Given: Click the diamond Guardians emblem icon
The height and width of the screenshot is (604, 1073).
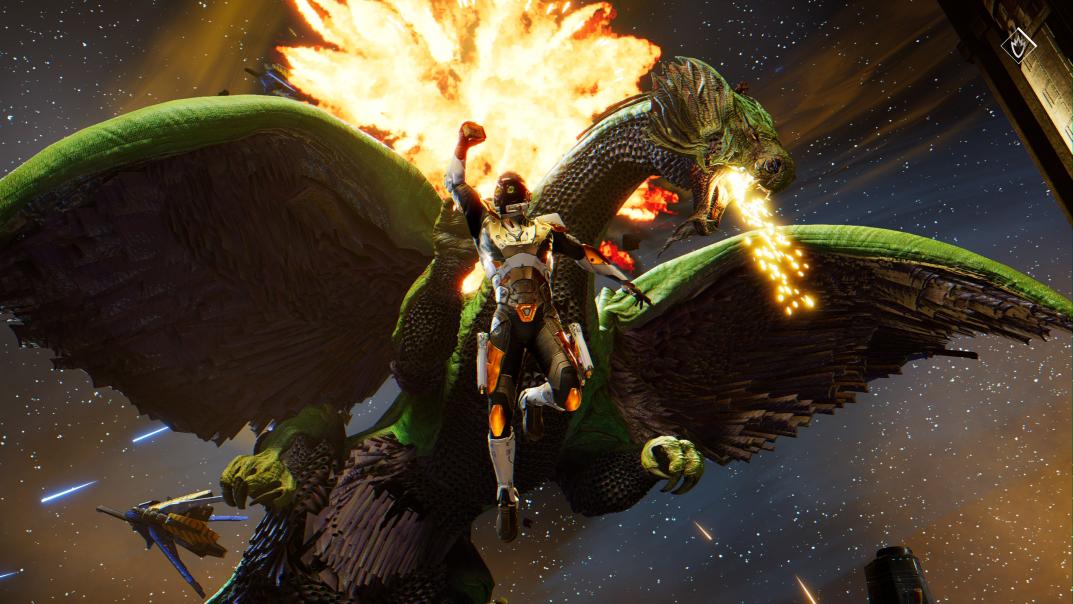Looking at the screenshot, I should pyautogui.click(x=1018, y=45).
